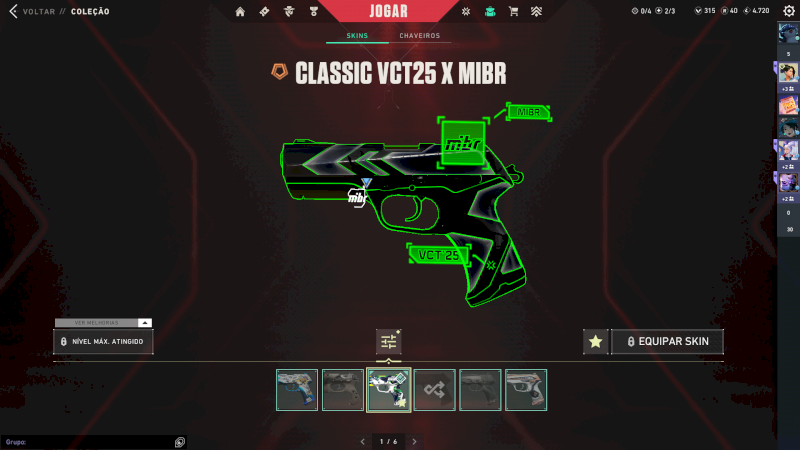Open the agents icon in top bar

point(287,12)
